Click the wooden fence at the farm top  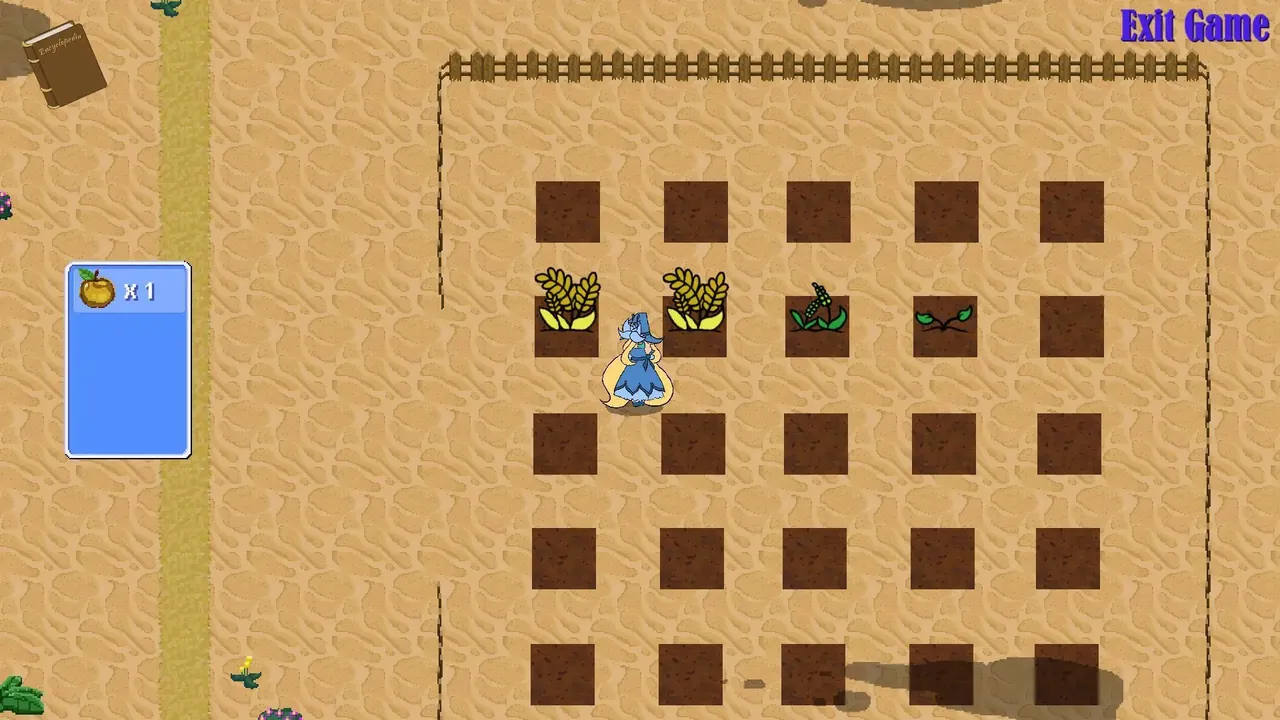[x=820, y=66]
